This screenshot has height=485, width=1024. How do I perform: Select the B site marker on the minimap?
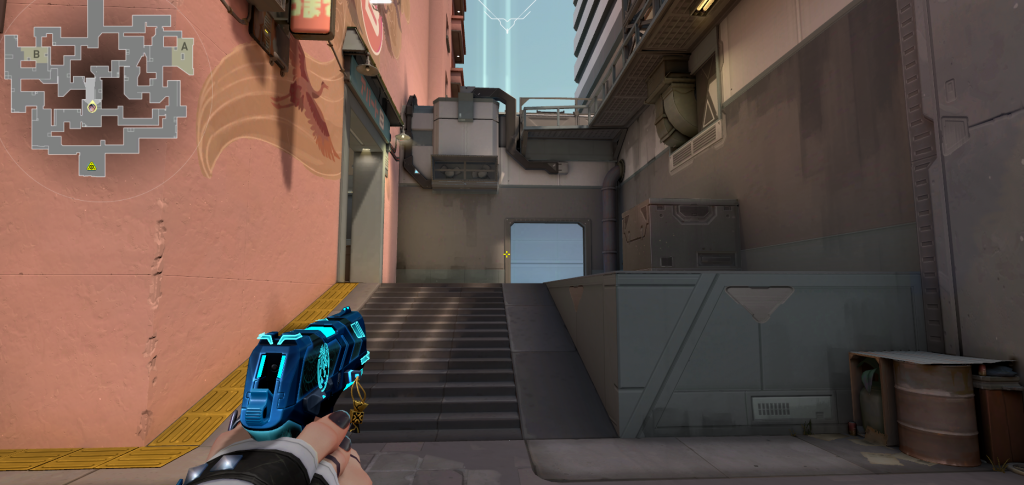[37, 53]
